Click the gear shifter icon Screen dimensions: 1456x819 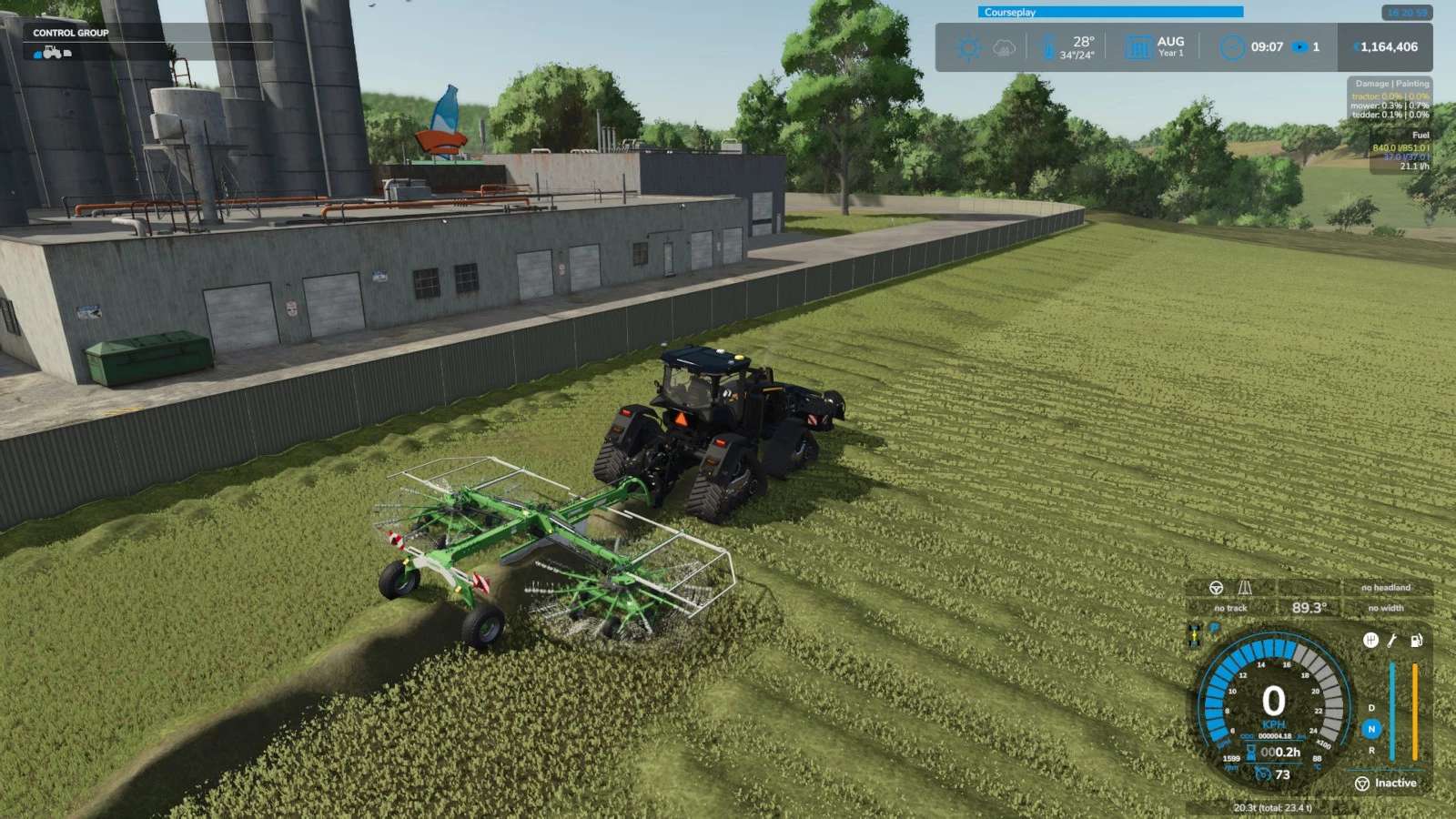[x=1370, y=641]
